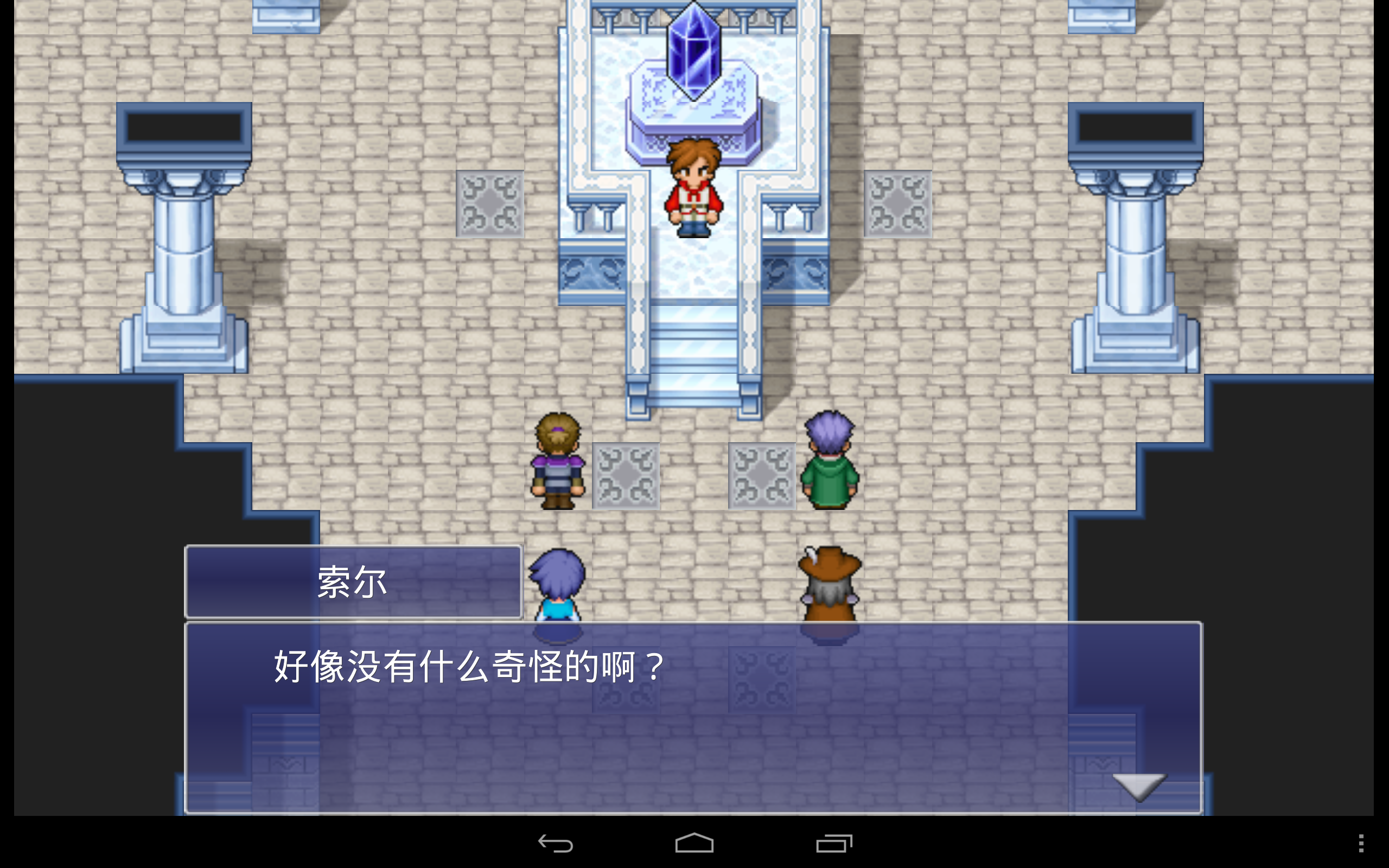Tap the Android home button

693,844
